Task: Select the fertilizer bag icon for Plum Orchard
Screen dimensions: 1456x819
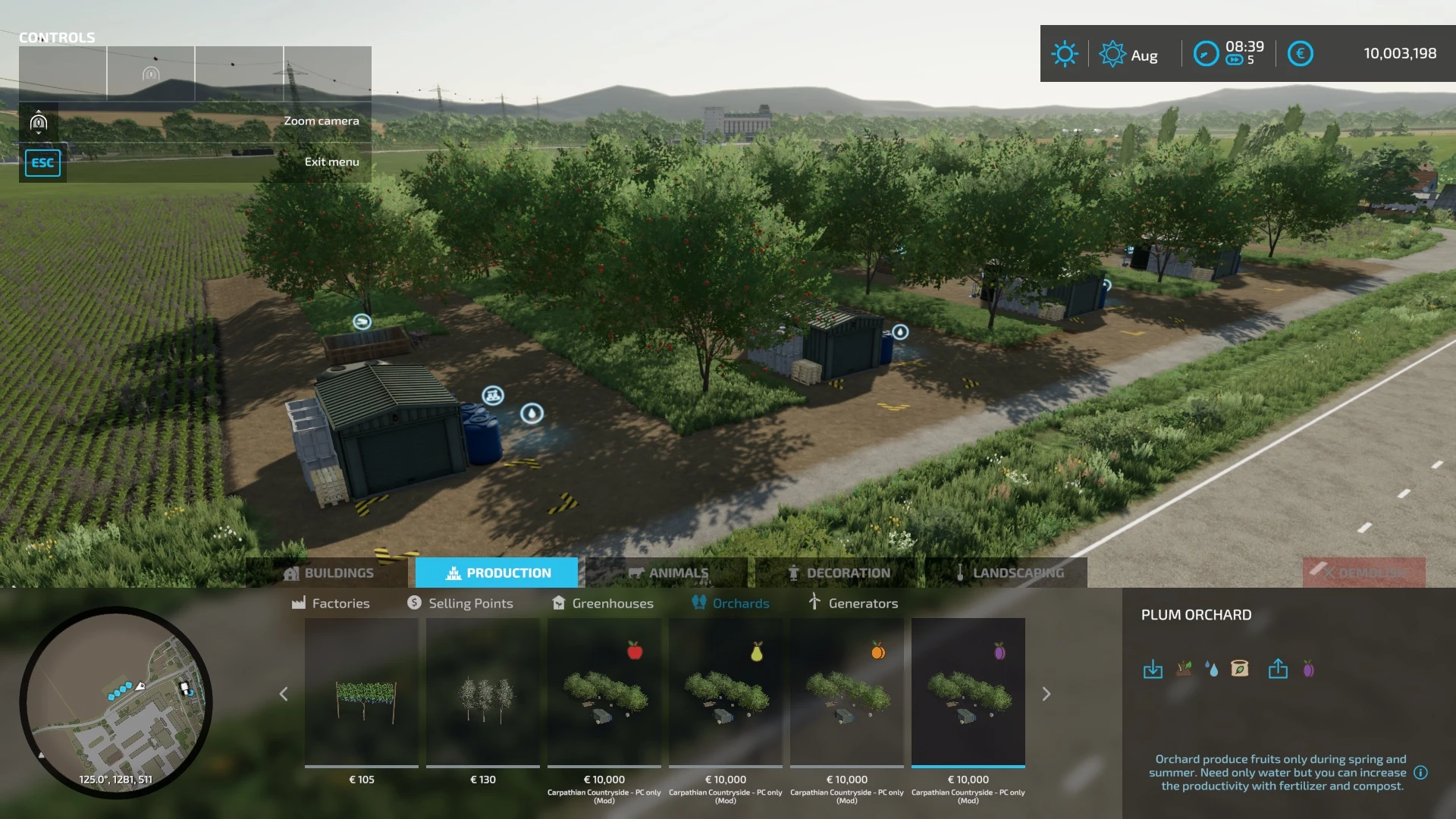Action: [x=1241, y=668]
